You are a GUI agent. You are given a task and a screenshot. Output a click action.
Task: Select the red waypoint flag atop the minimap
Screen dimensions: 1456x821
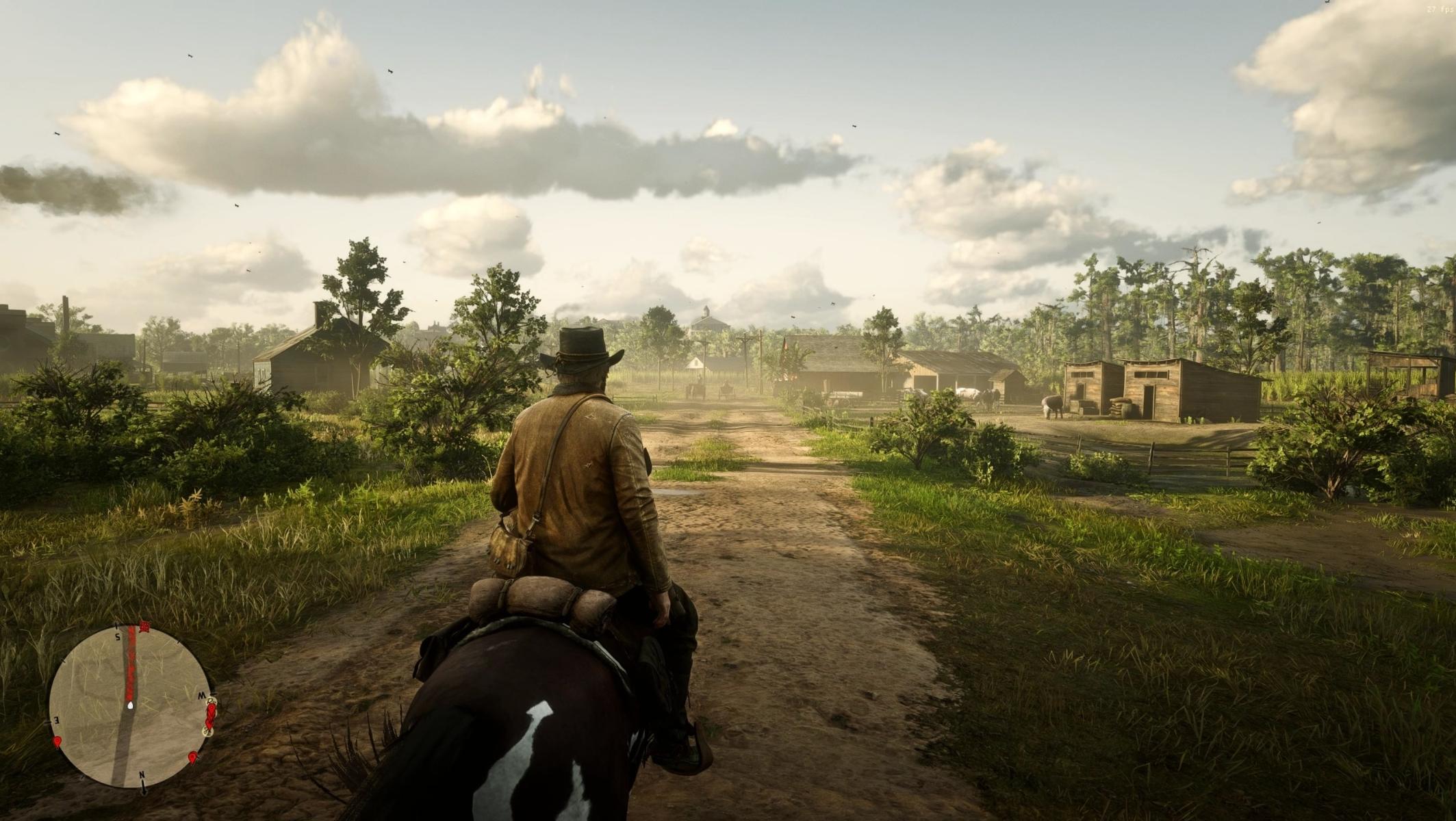click(144, 626)
